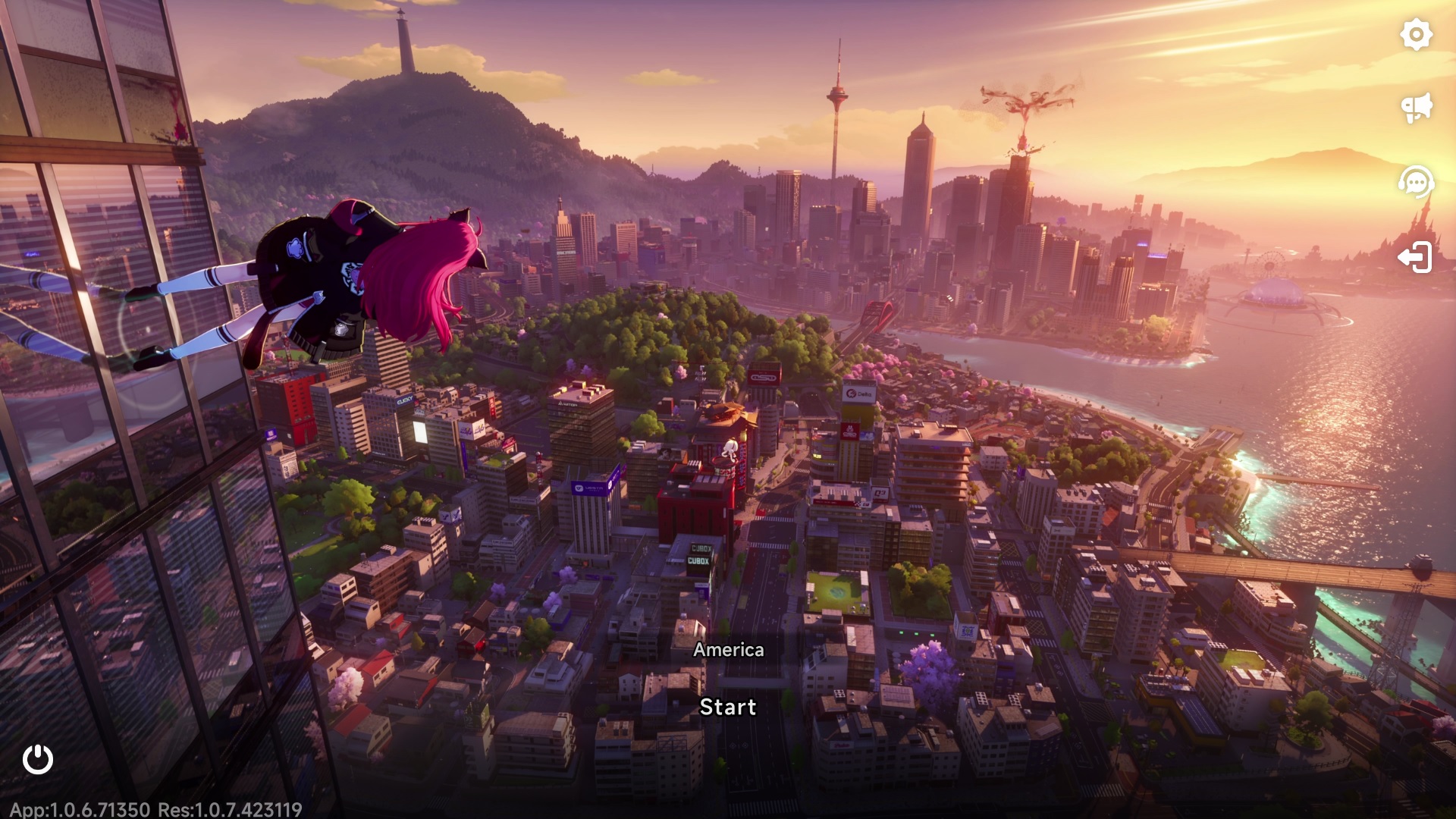Start the game
This screenshot has height=819, width=1456.
pyautogui.click(x=728, y=707)
